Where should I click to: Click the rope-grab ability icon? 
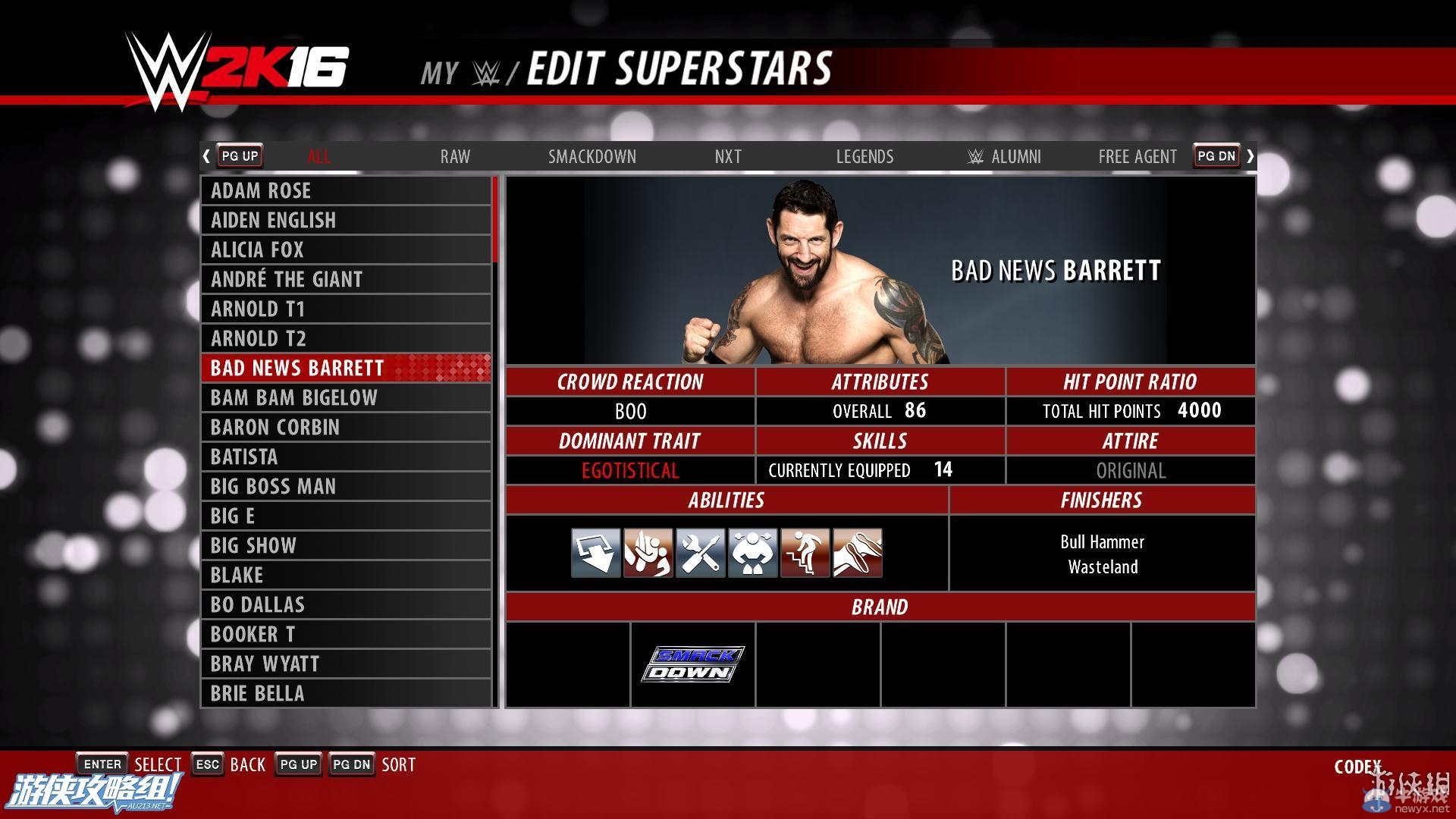(x=857, y=553)
